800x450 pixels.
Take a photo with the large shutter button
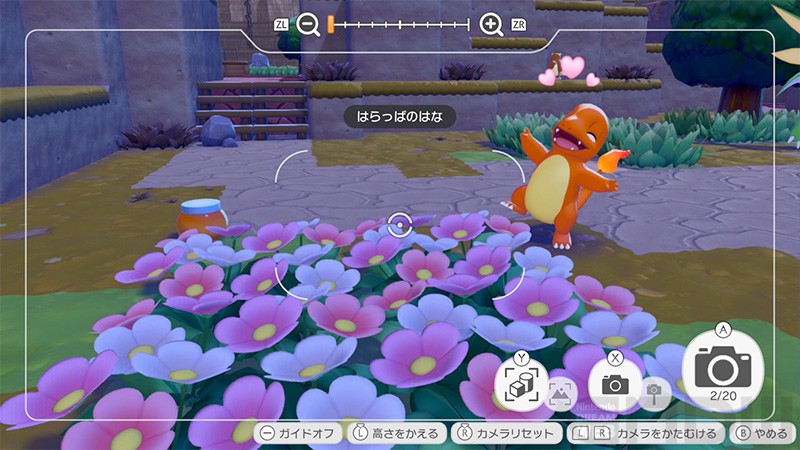tap(722, 368)
